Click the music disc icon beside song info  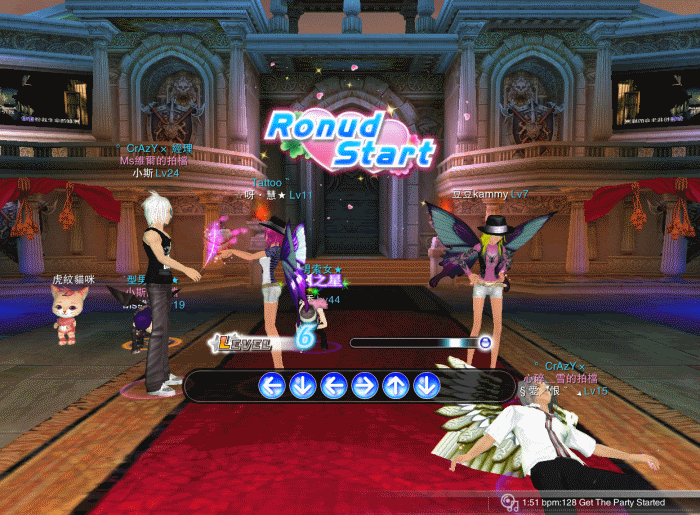tap(510, 502)
